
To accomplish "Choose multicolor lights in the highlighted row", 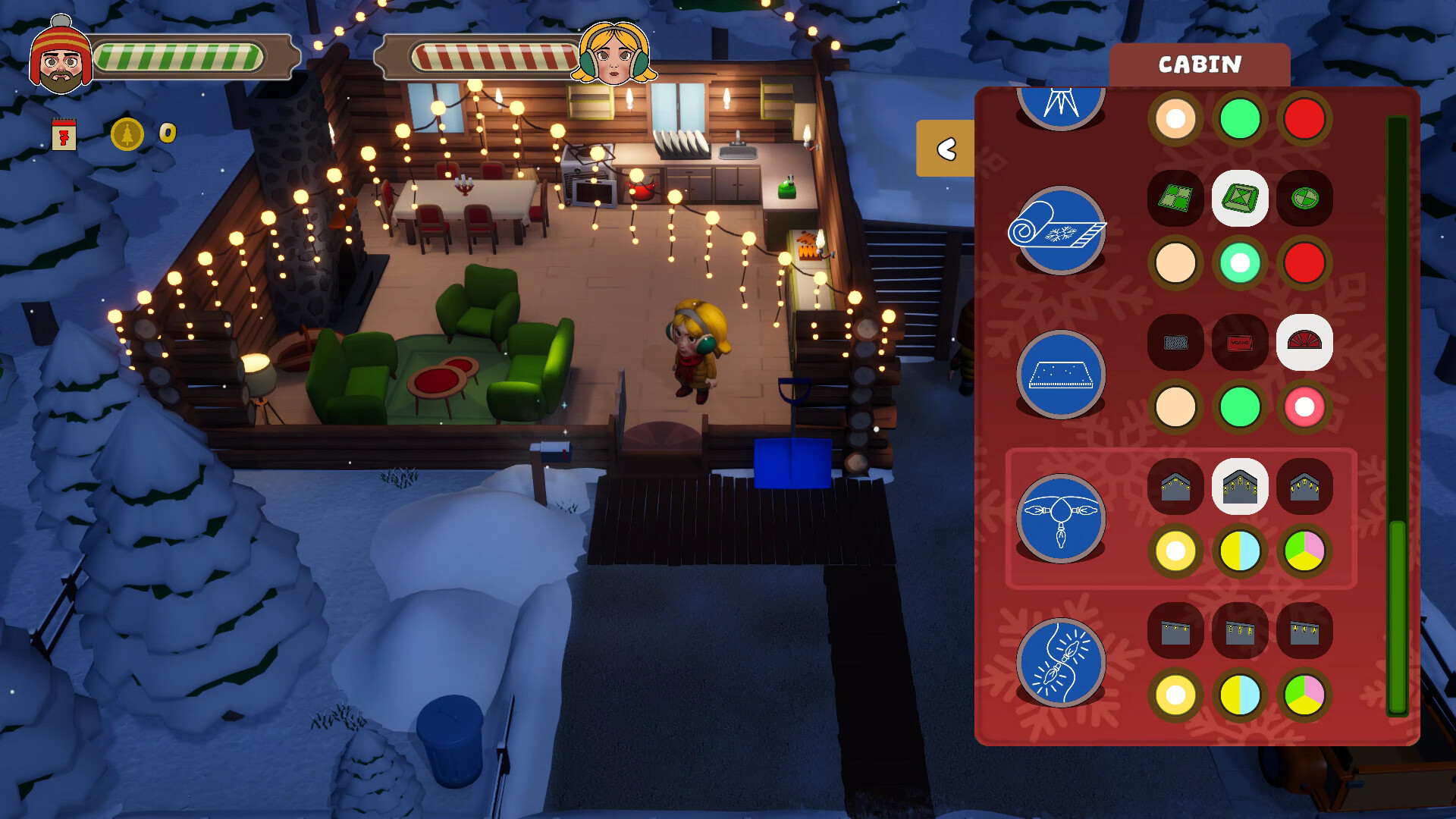I will click(1304, 551).
